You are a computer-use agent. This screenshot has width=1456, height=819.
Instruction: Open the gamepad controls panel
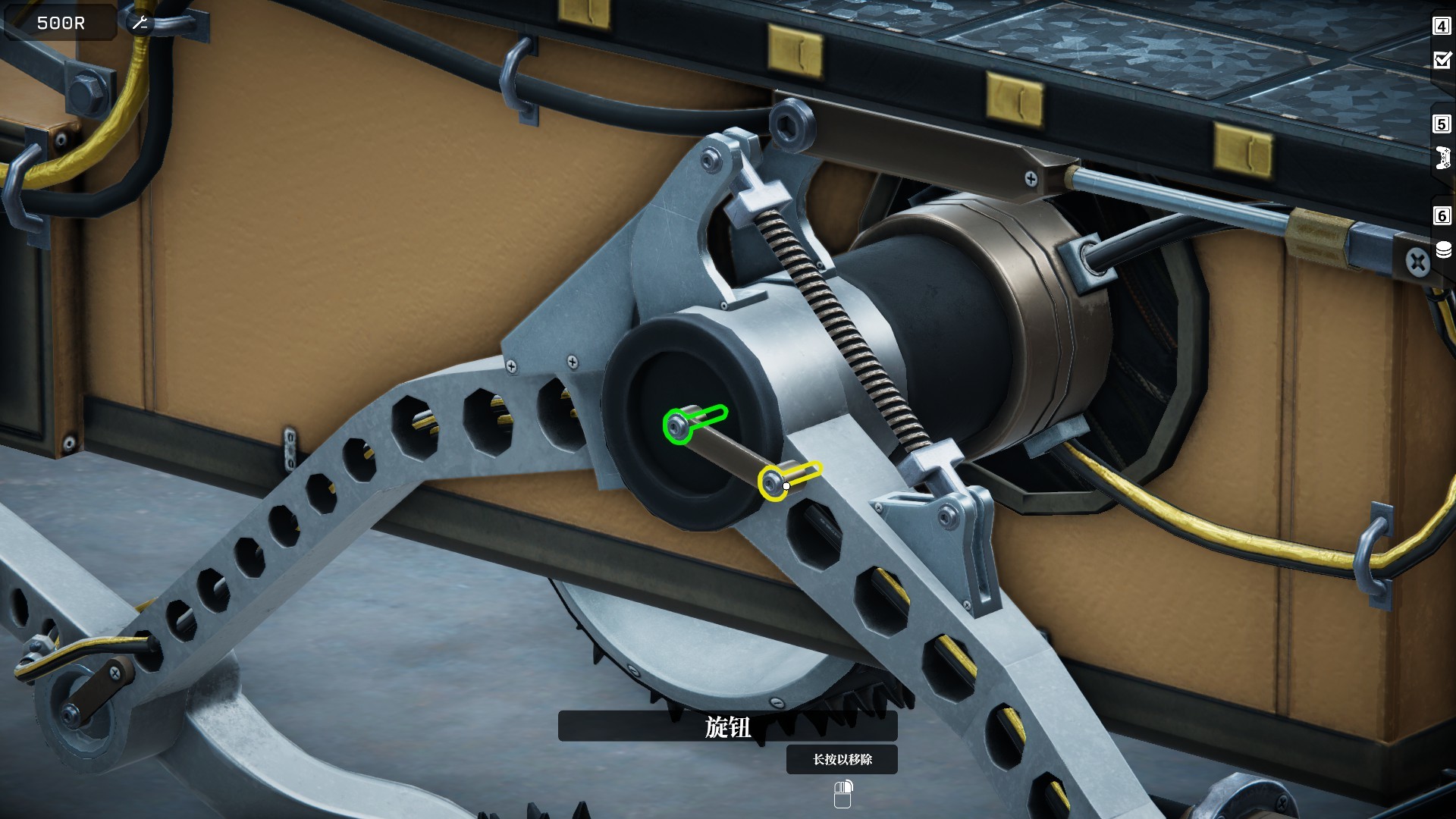1442,158
